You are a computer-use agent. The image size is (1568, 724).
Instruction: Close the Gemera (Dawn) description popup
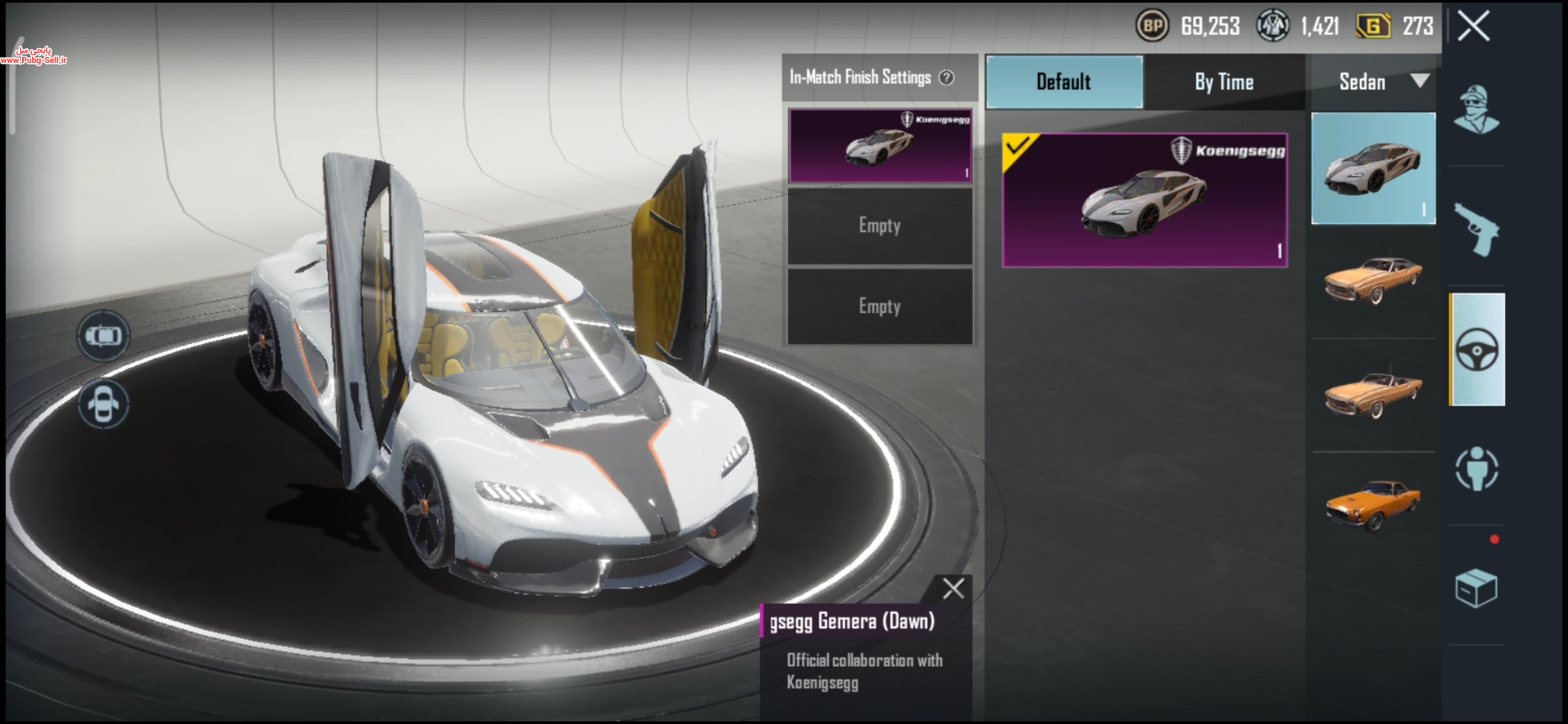click(x=953, y=589)
